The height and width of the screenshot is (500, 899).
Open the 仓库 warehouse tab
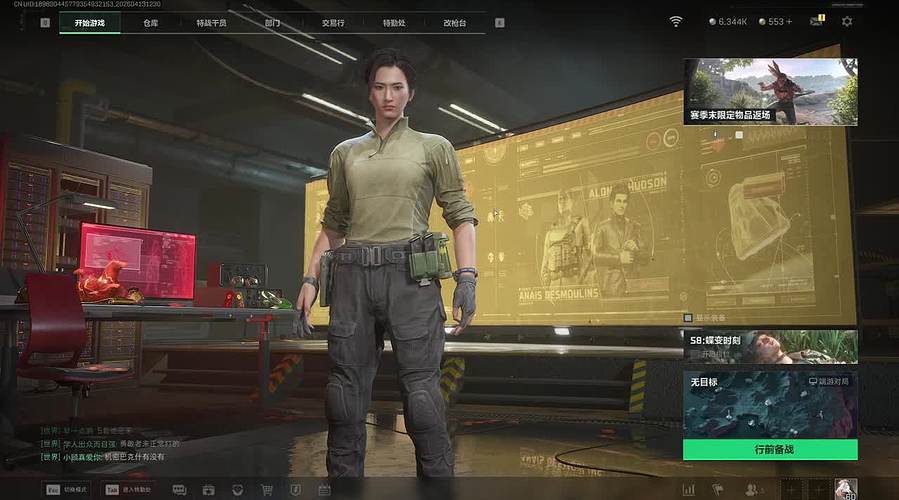pyautogui.click(x=151, y=22)
